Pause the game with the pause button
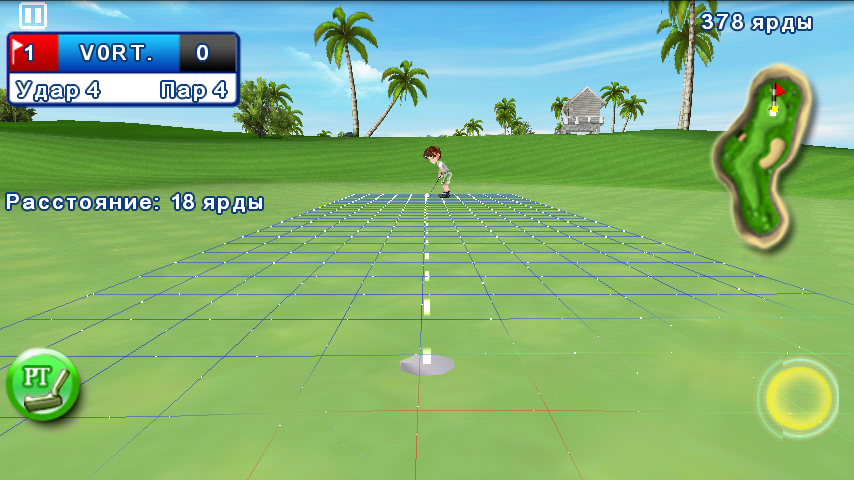 tap(33, 15)
